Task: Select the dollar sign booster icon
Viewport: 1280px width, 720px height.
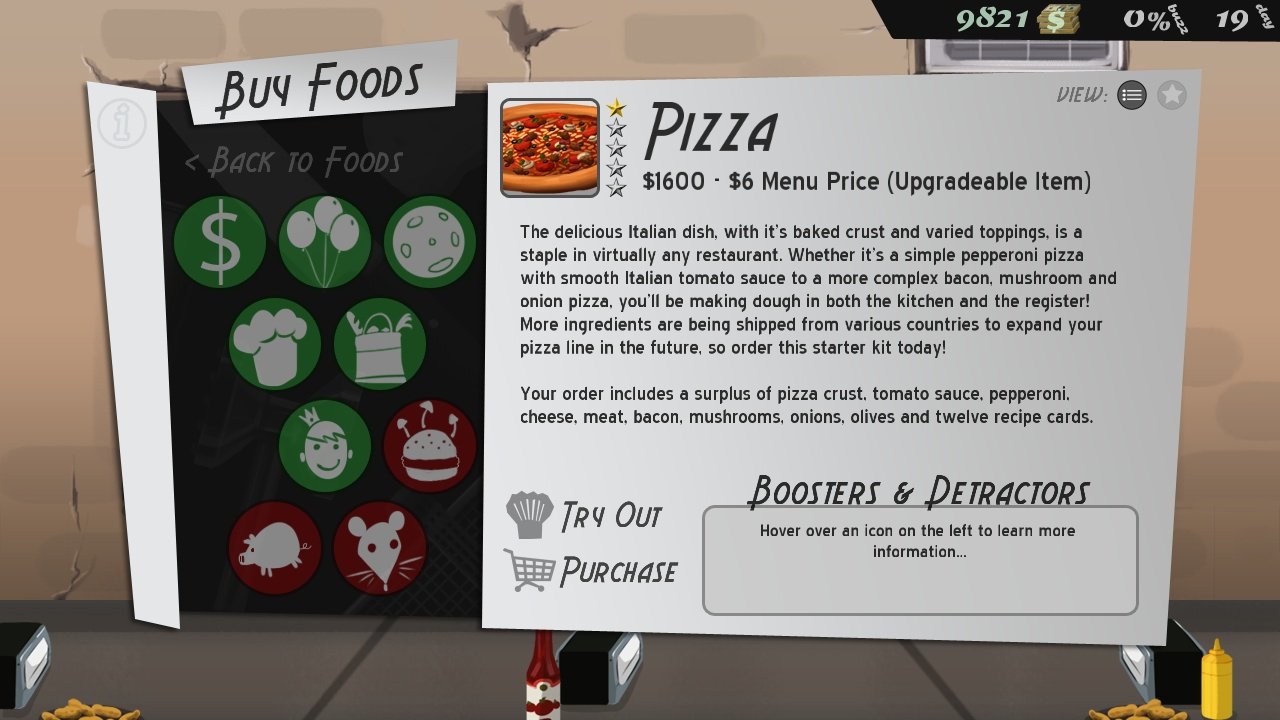Action: pos(219,241)
